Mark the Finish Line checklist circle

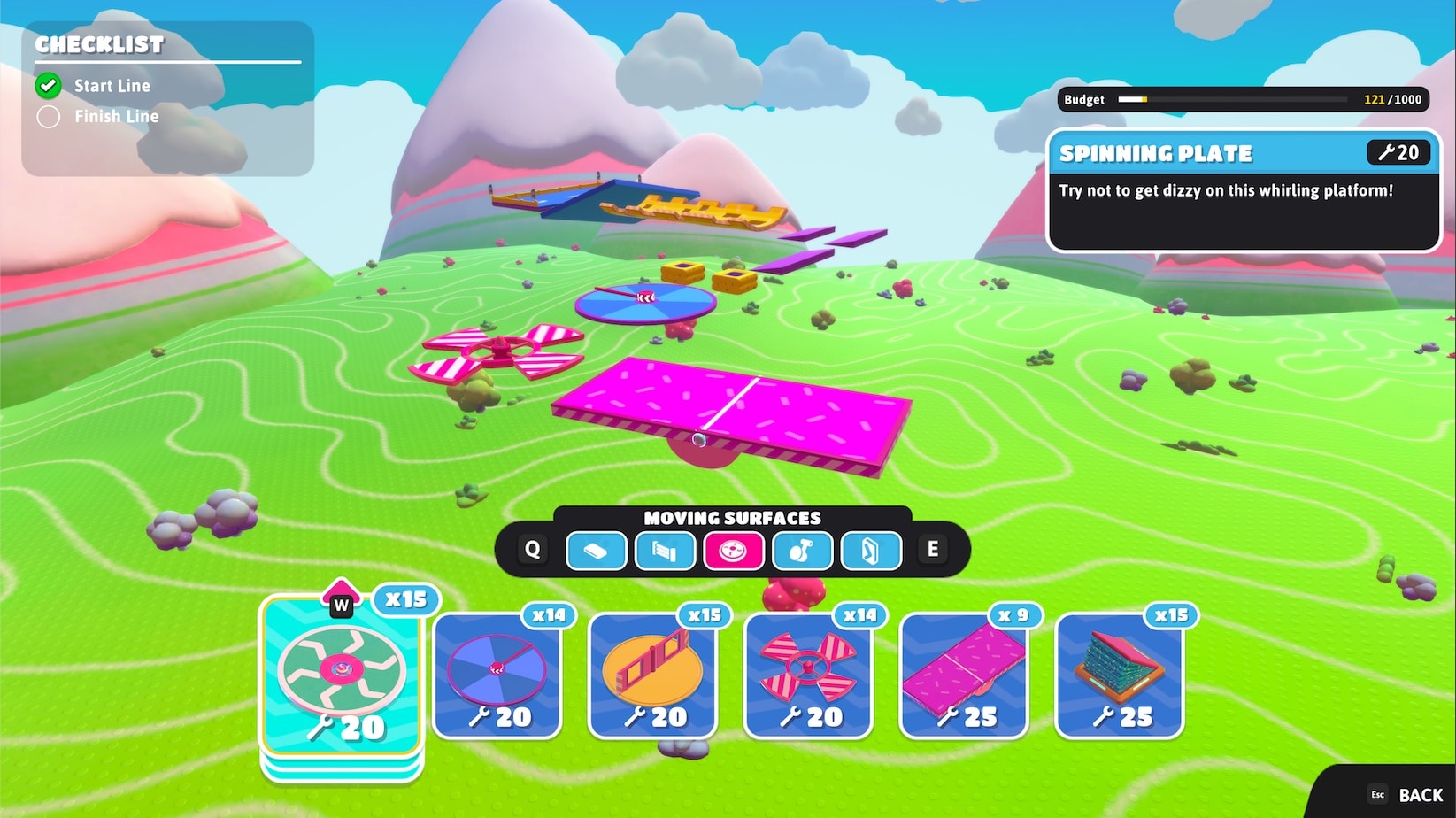click(x=49, y=116)
